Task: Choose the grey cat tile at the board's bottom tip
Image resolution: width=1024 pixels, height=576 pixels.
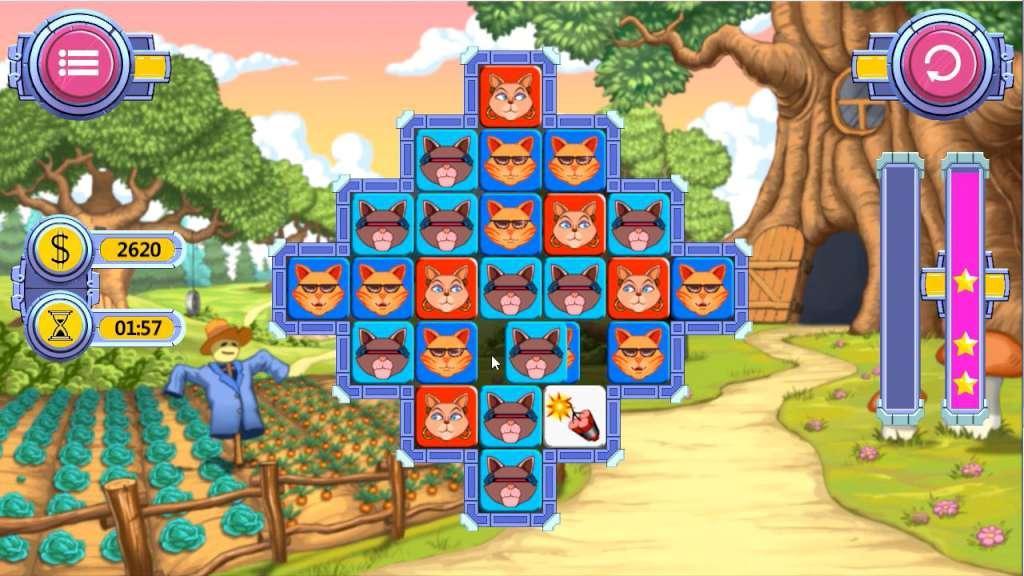Action: [511, 480]
